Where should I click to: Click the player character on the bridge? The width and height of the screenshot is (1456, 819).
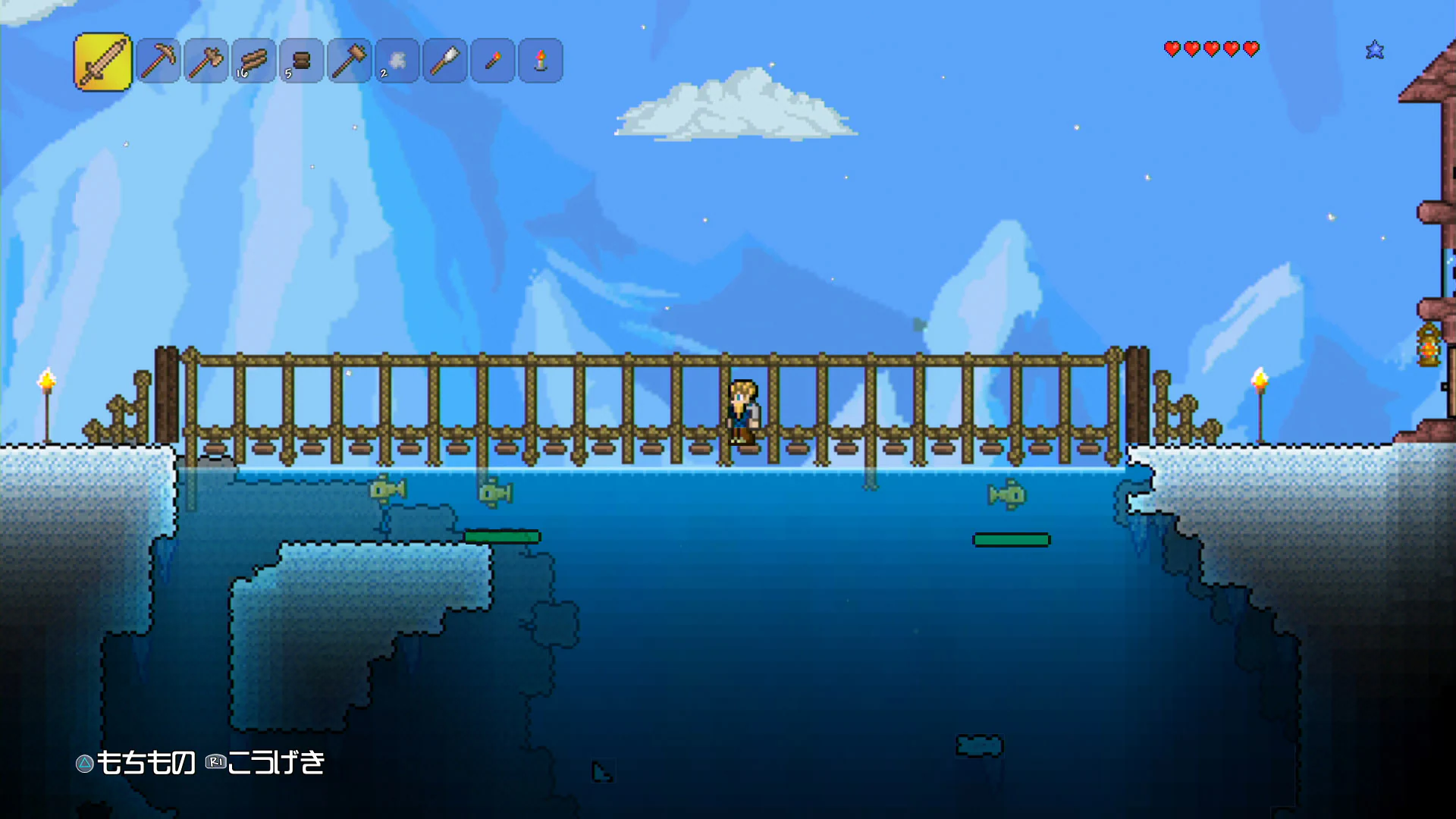(x=743, y=409)
